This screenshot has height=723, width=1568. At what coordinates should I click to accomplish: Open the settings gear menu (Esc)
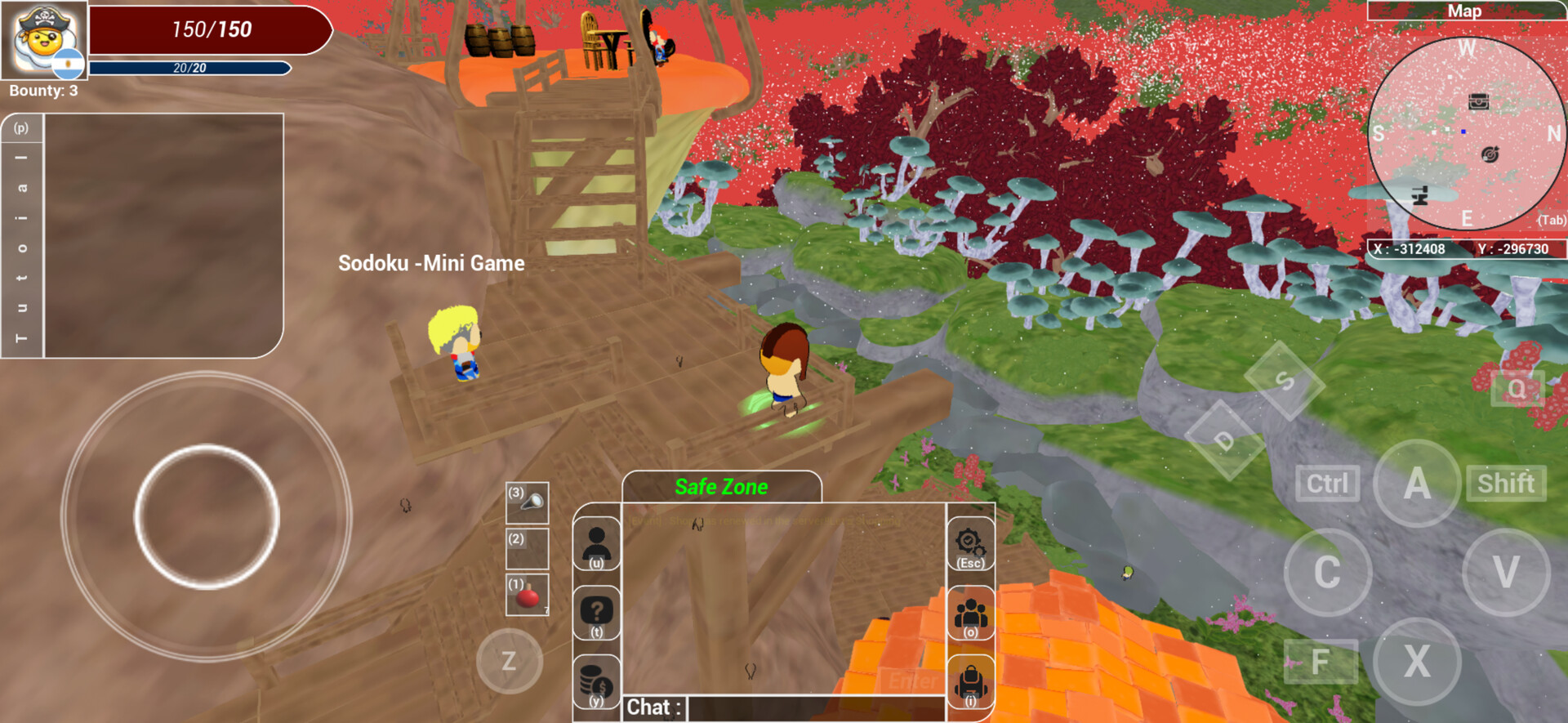coord(970,543)
